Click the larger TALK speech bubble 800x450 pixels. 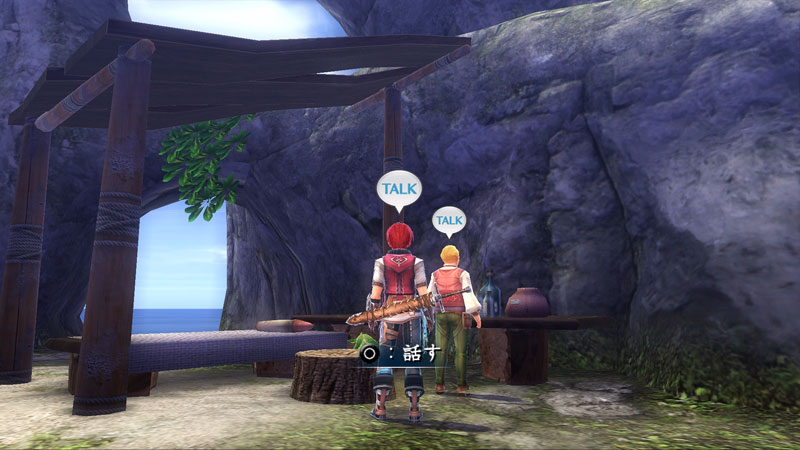(x=399, y=189)
